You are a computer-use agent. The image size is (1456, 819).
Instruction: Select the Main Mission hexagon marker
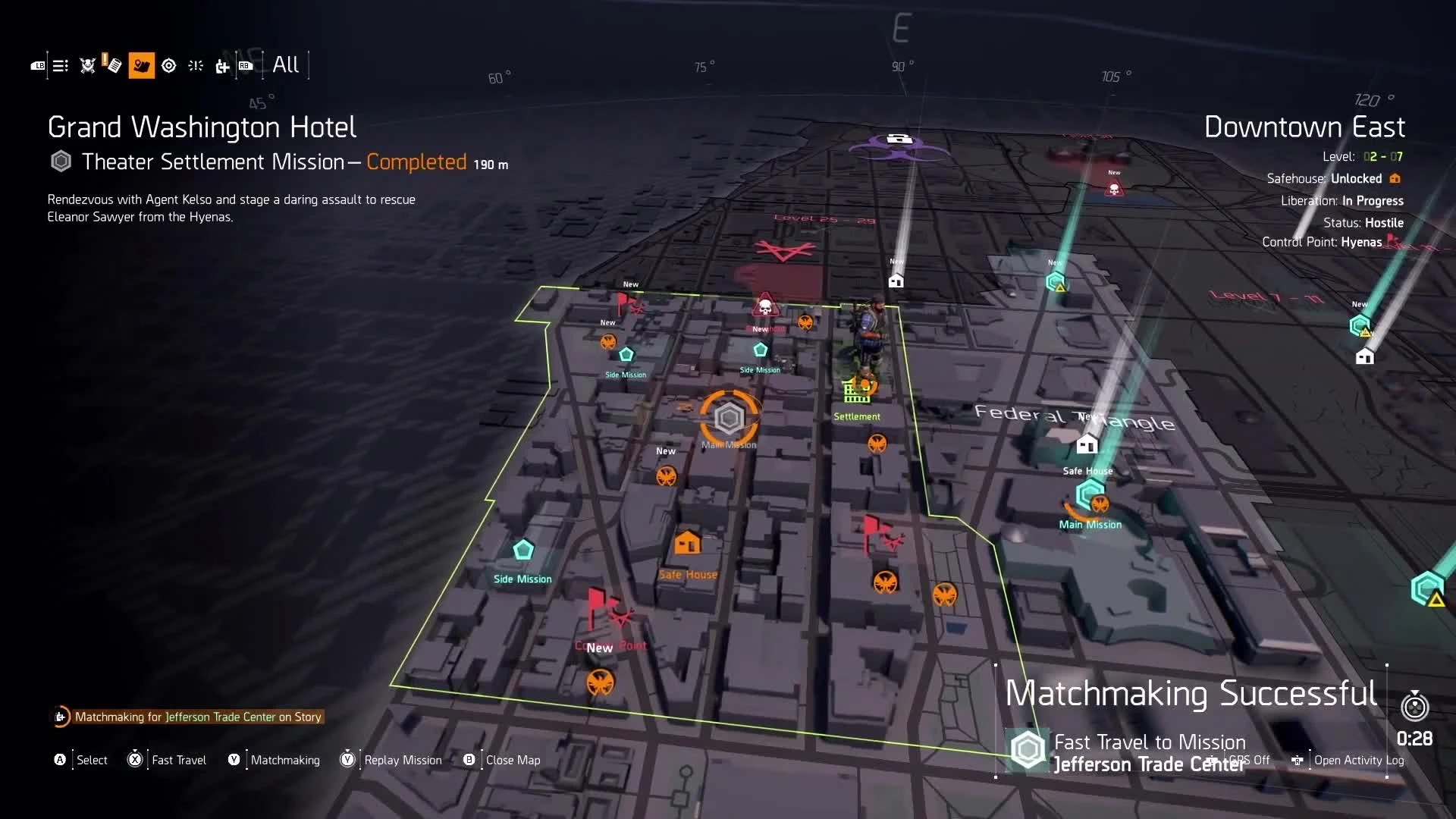(x=729, y=419)
